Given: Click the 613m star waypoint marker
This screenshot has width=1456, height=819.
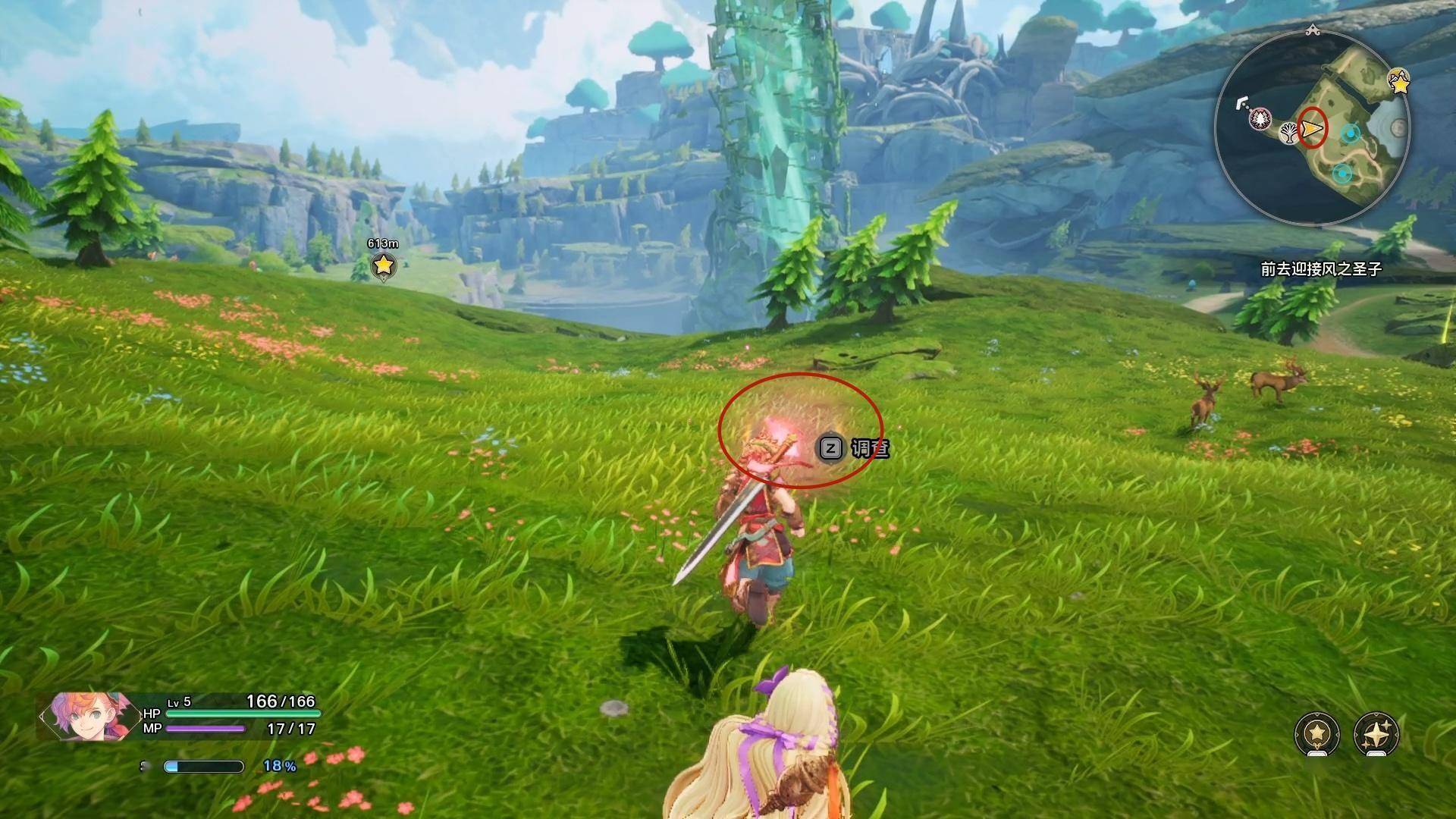Looking at the screenshot, I should point(384,265).
